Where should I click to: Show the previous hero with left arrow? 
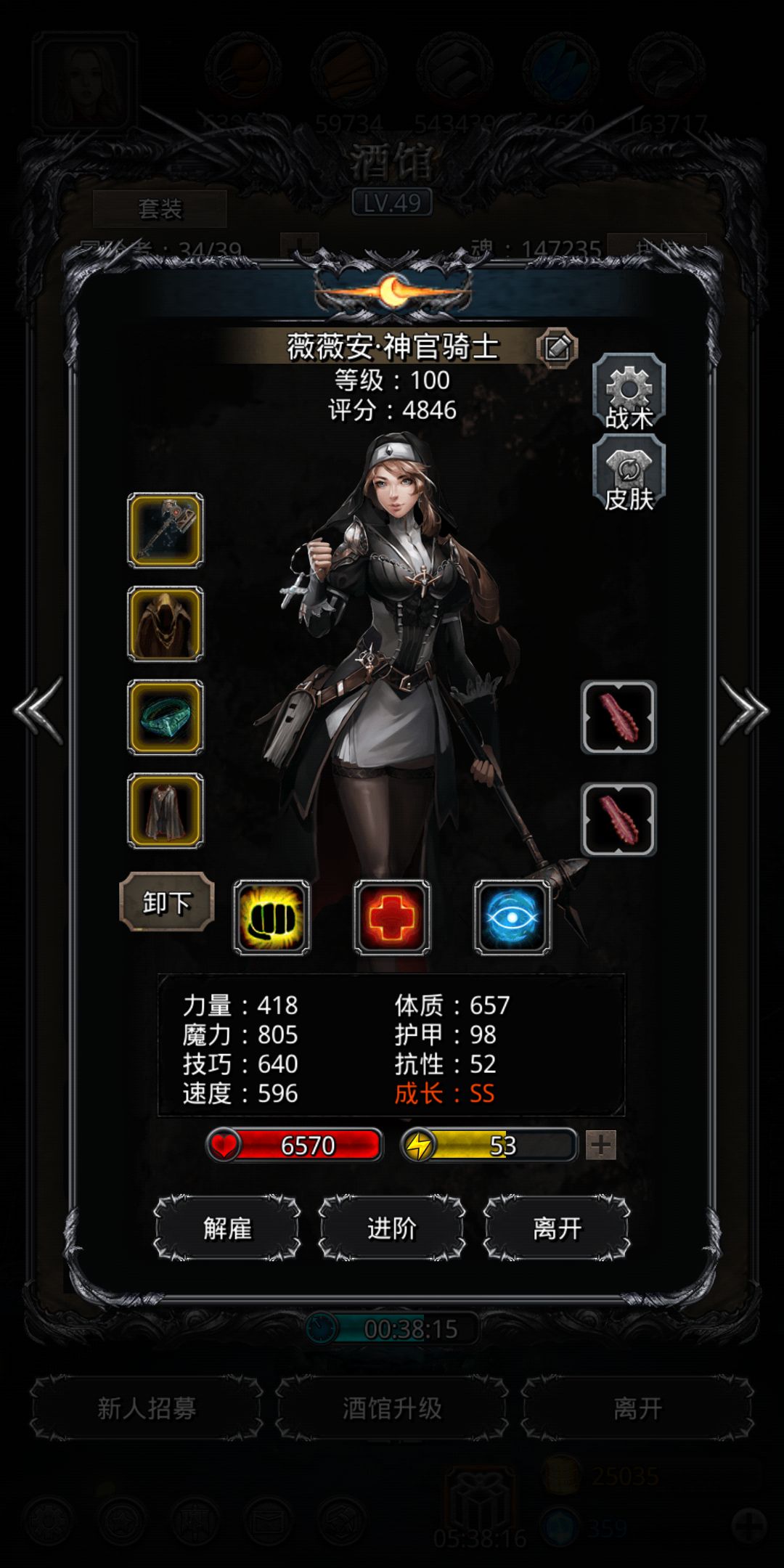pos(39,710)
